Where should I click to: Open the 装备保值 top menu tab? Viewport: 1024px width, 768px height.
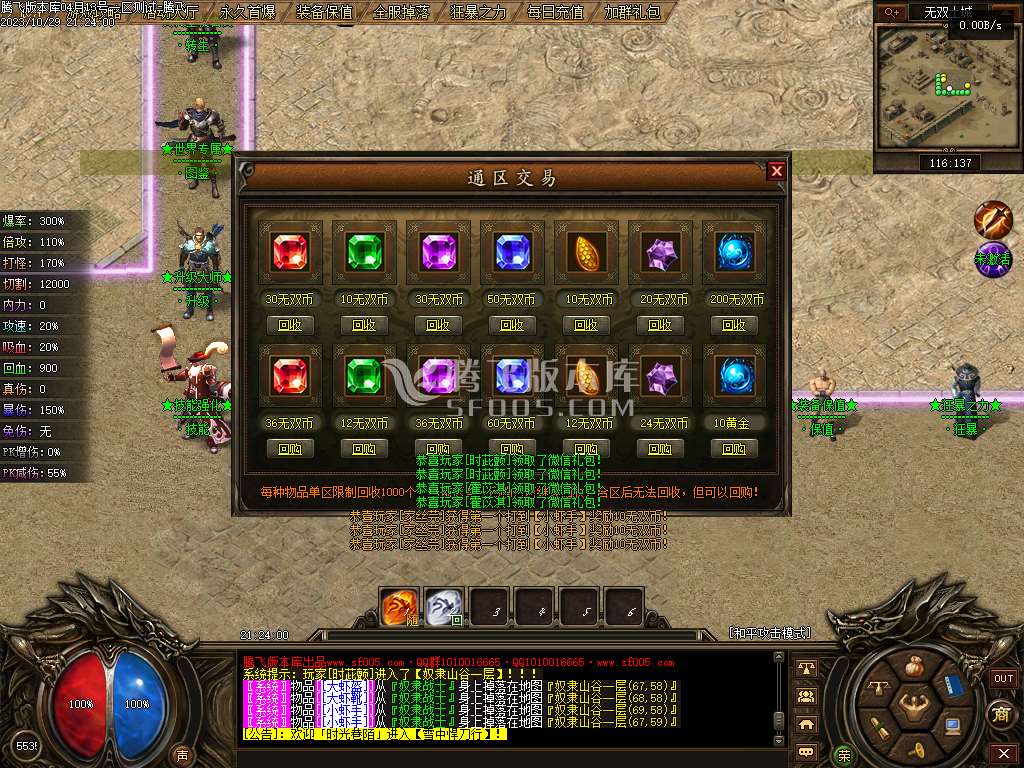[x=325, y=13]
